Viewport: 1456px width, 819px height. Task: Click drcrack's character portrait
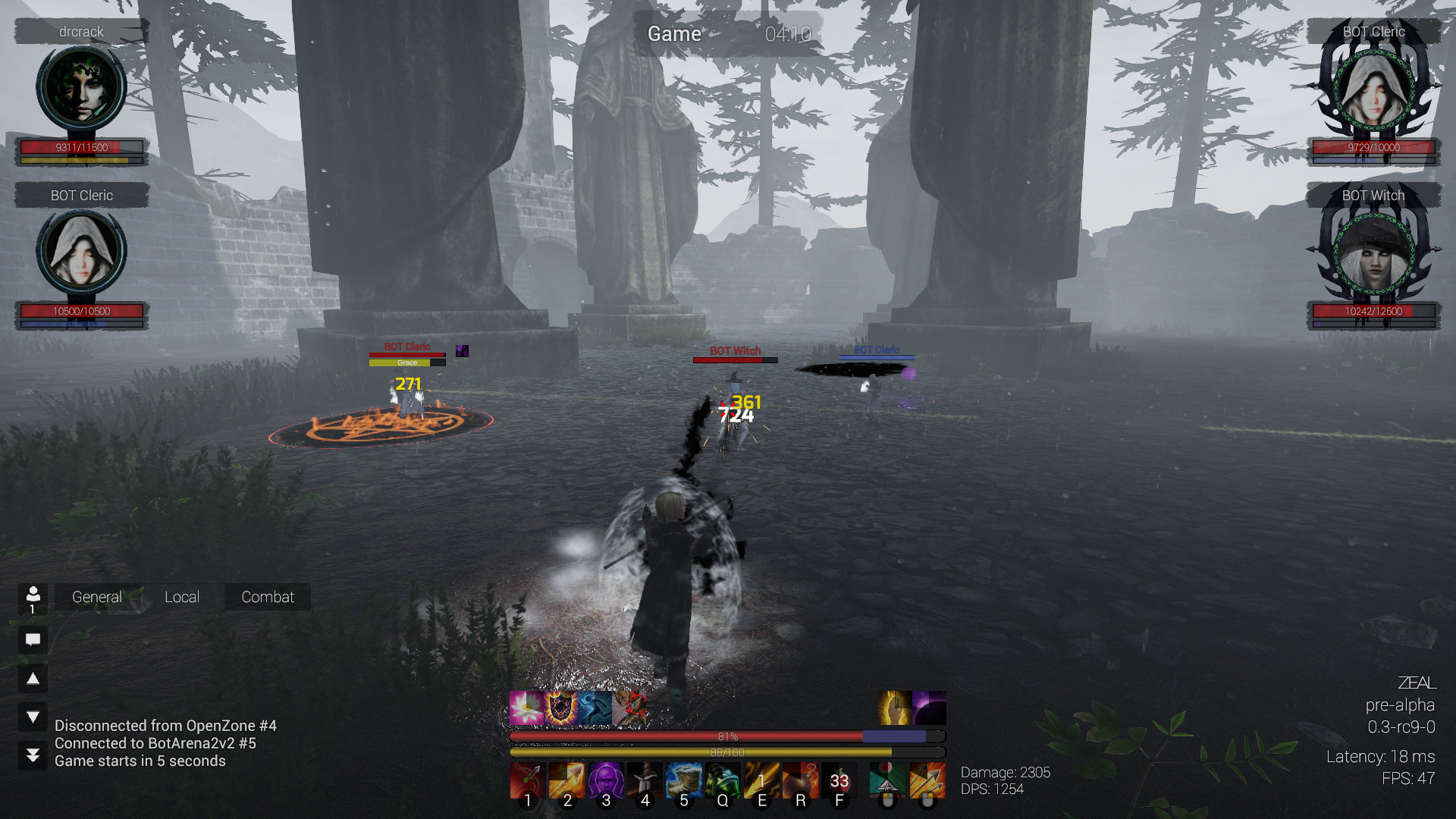(80, 87)
